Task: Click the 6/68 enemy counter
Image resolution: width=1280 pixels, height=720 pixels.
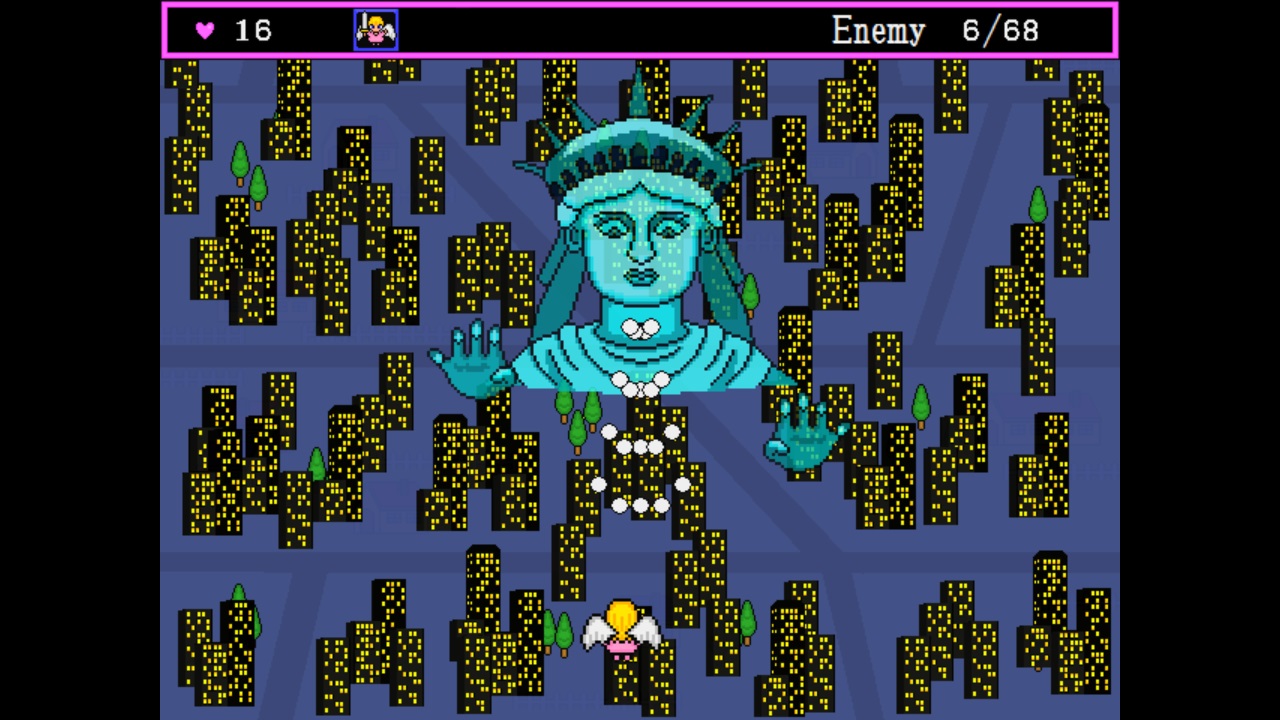Action: [x=998, y=30]
